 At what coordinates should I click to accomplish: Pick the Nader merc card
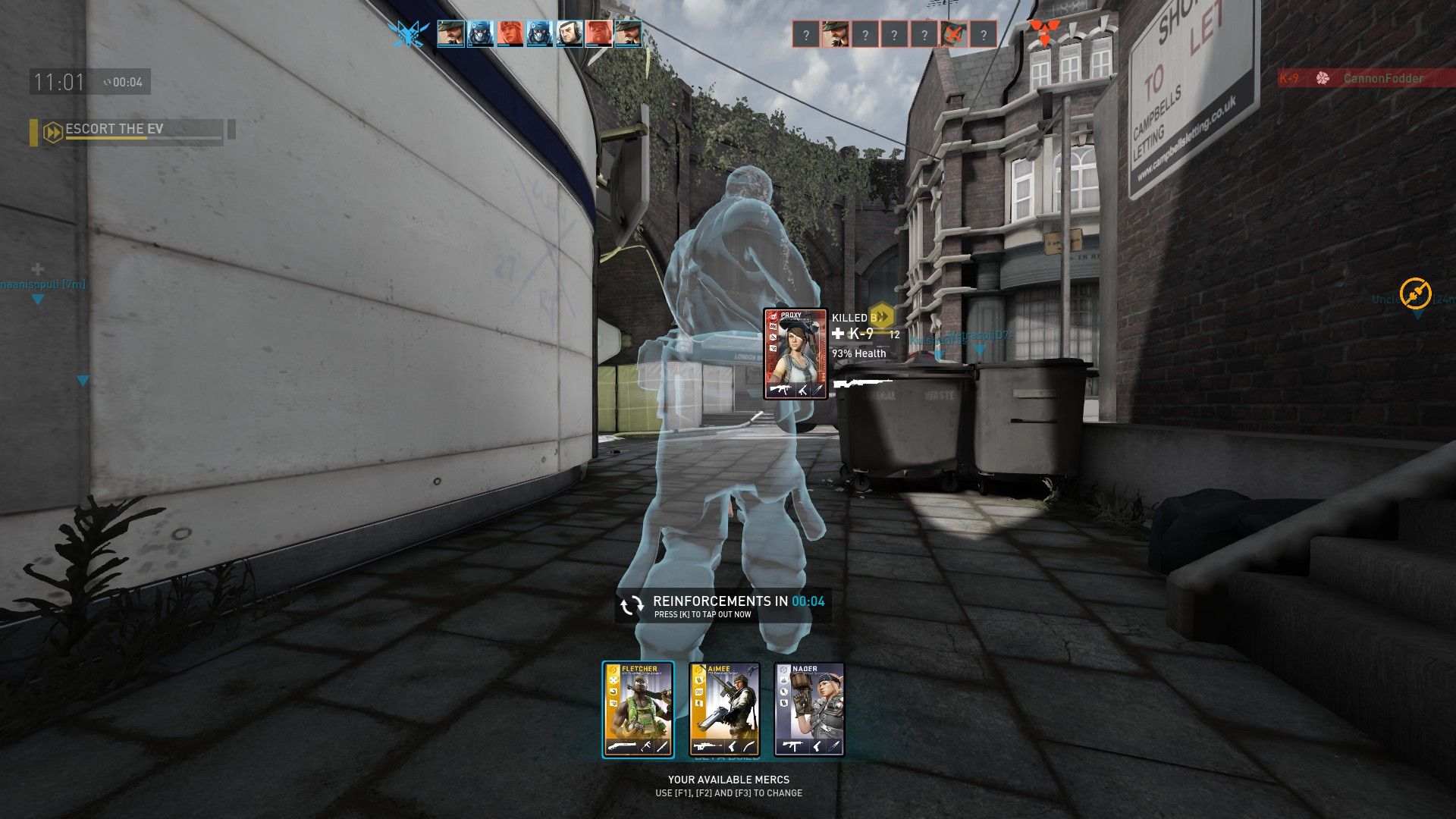point(809,710)
